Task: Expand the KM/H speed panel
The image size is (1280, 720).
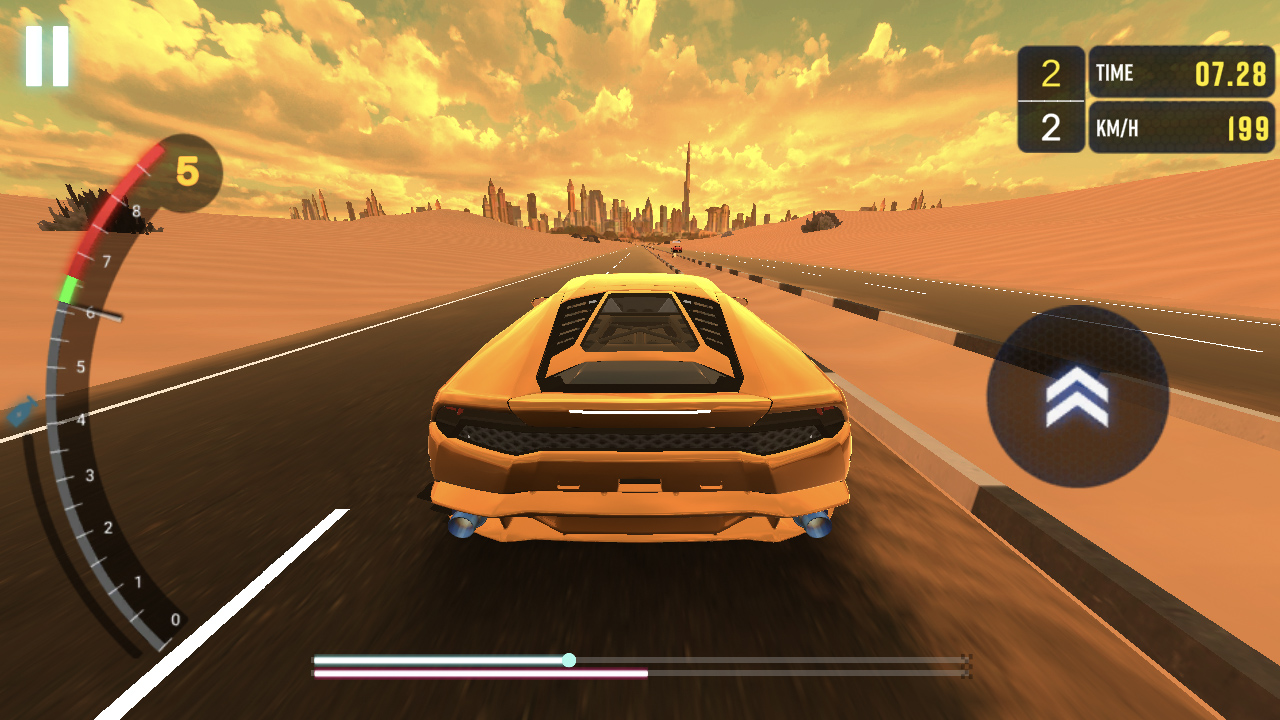Action: [1180, 127]
